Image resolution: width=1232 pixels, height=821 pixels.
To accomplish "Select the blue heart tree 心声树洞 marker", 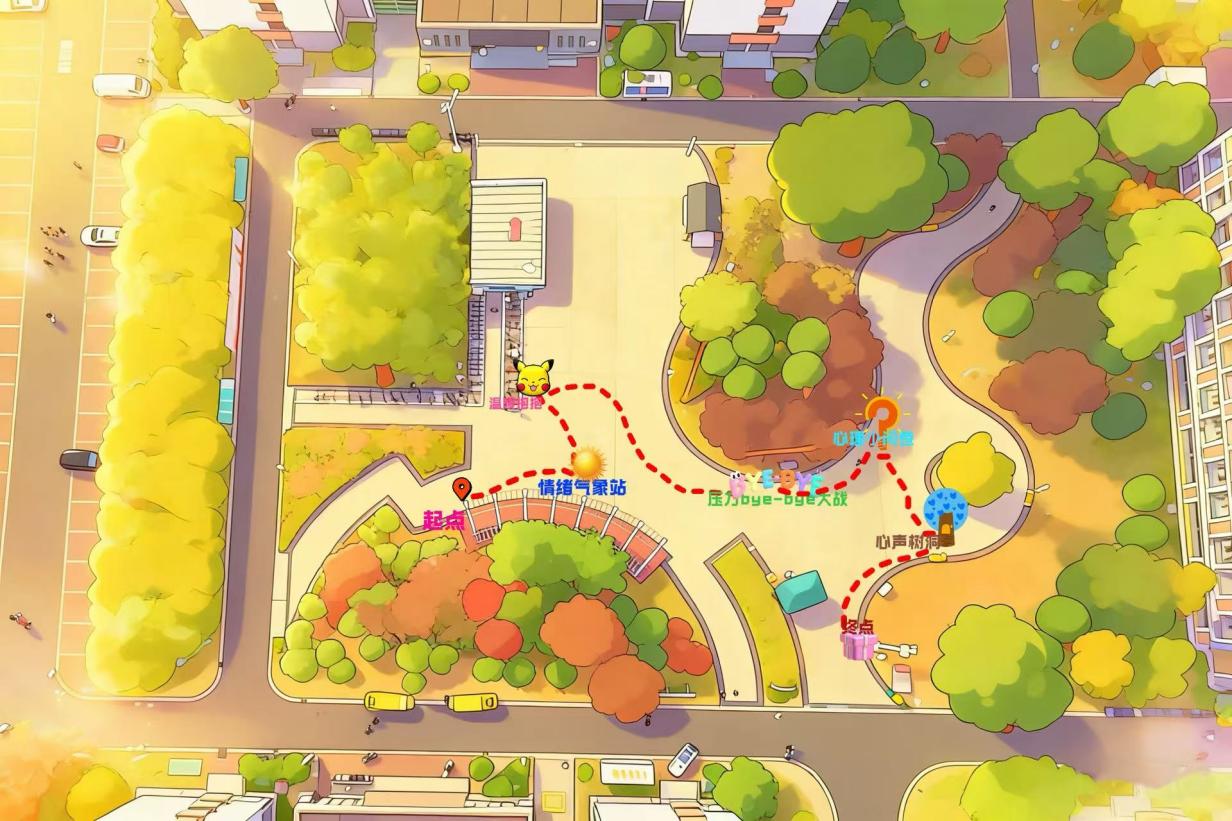I will click(945, 512).
